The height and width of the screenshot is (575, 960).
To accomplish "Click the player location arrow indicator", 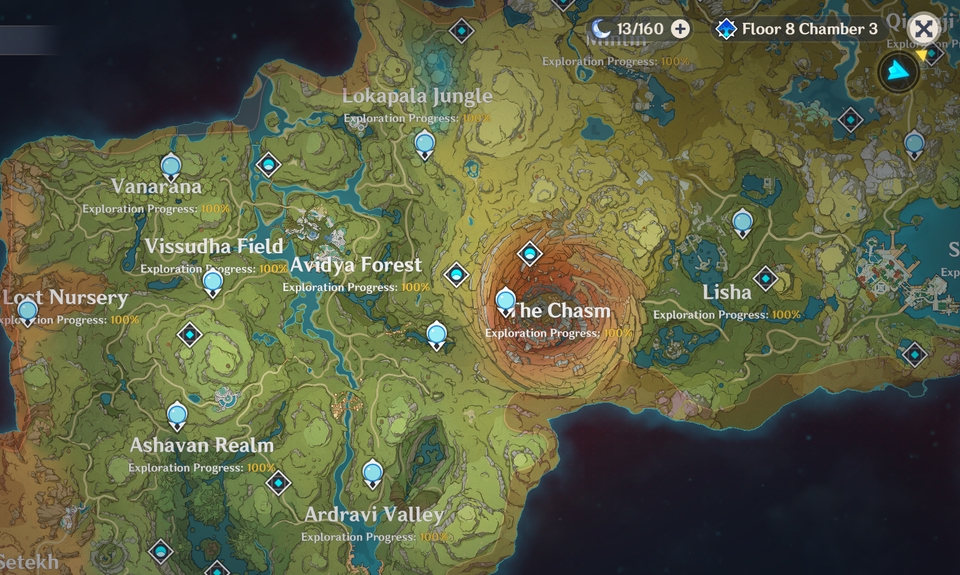I will pyautogui.click(x=898, y=71).
